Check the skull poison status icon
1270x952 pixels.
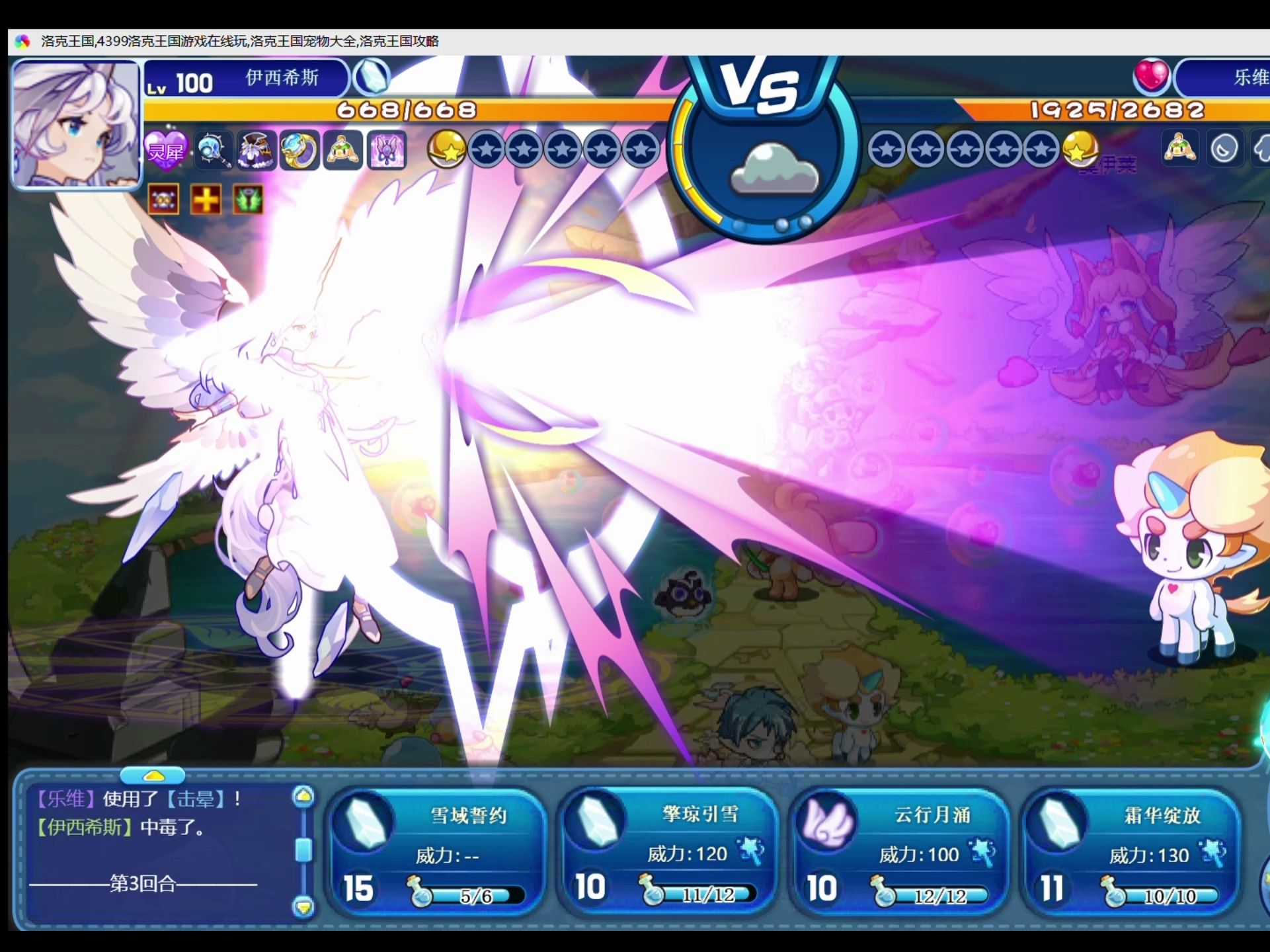tap(163, 199)
